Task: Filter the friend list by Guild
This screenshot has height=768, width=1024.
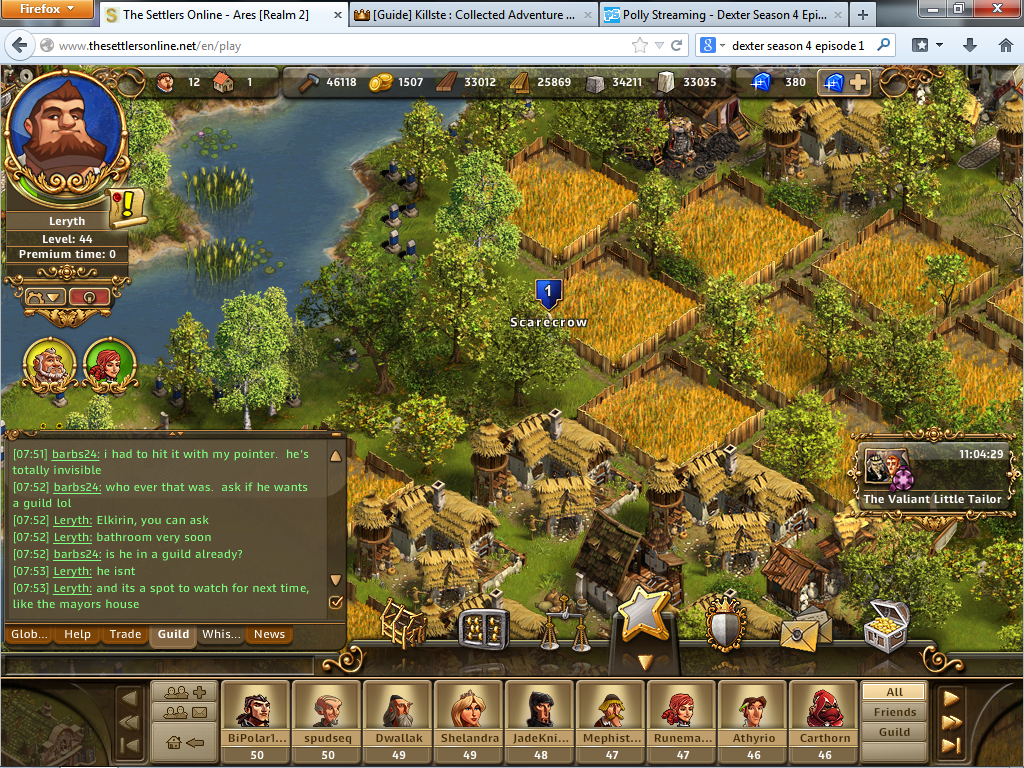Action: tap(894, 732)
